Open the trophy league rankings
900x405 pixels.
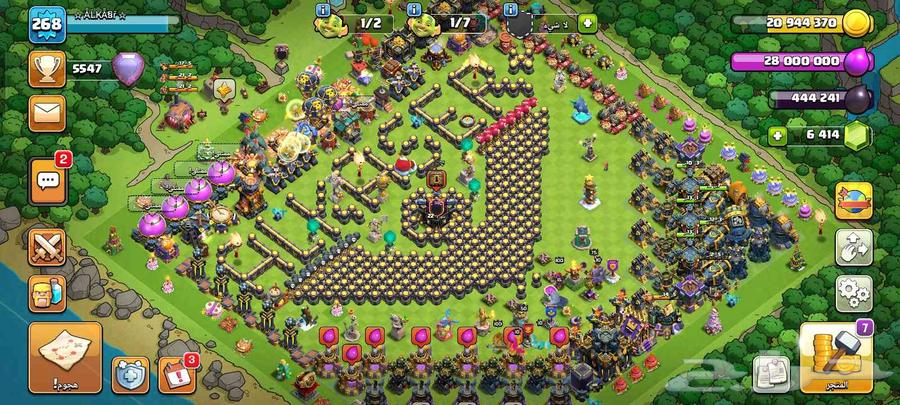[47, 69]
